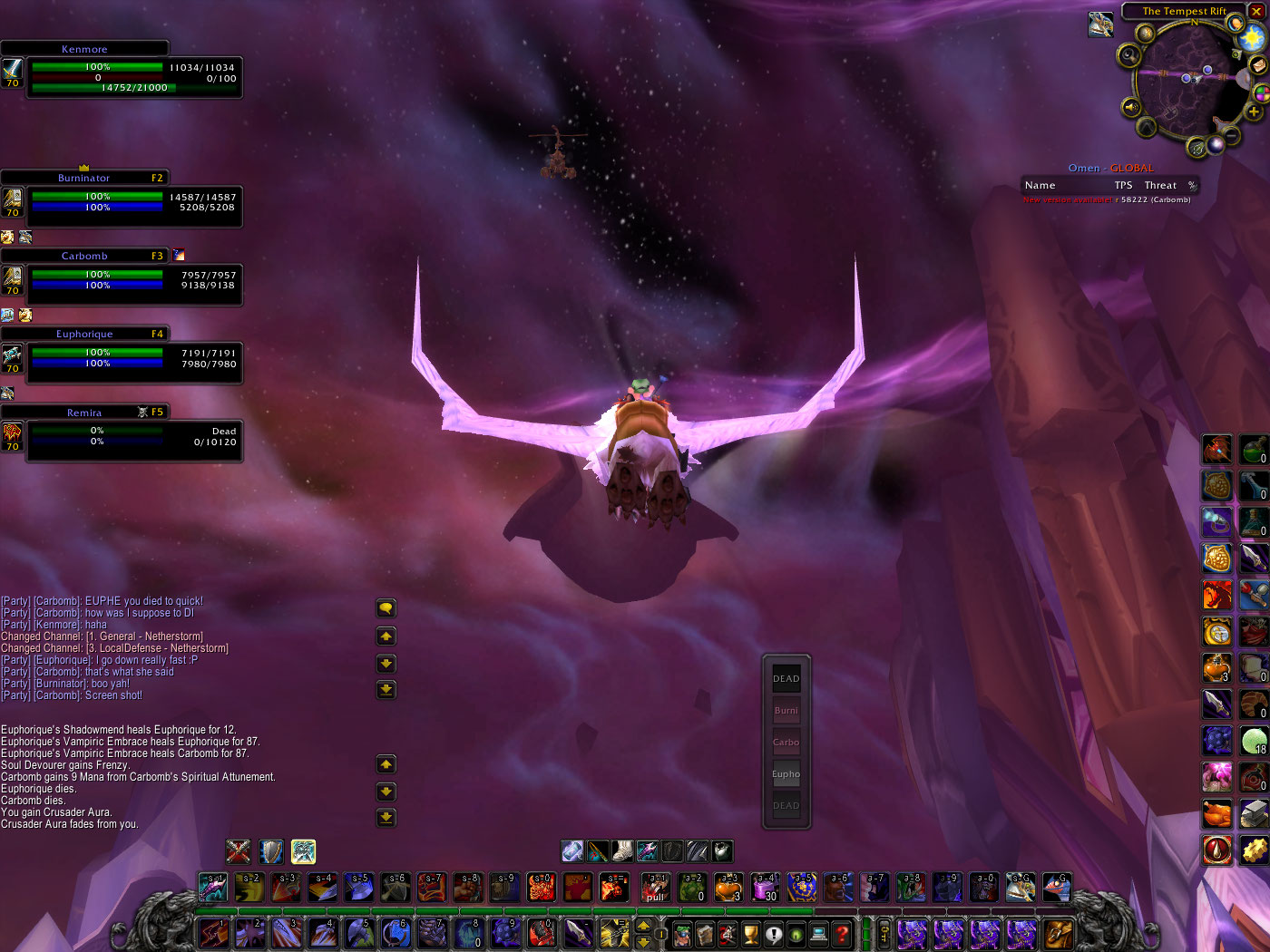
Task: Close the minimap with the X button
Action: click(1256, 11)
